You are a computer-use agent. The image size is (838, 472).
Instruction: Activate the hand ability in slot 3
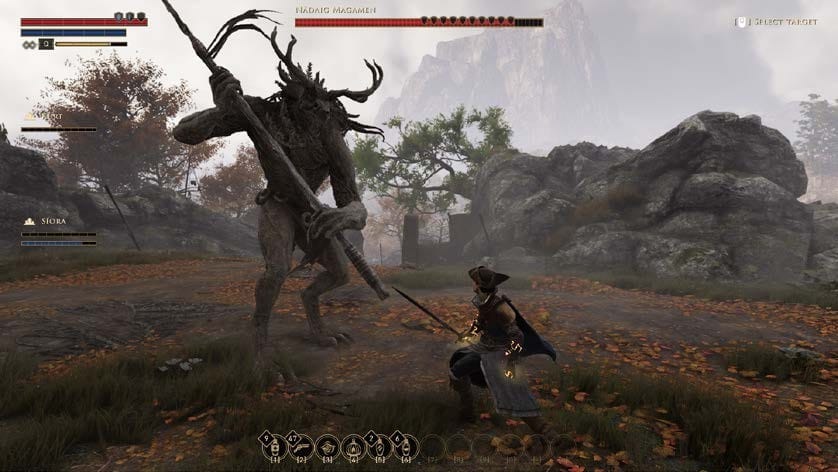(326, 446)
